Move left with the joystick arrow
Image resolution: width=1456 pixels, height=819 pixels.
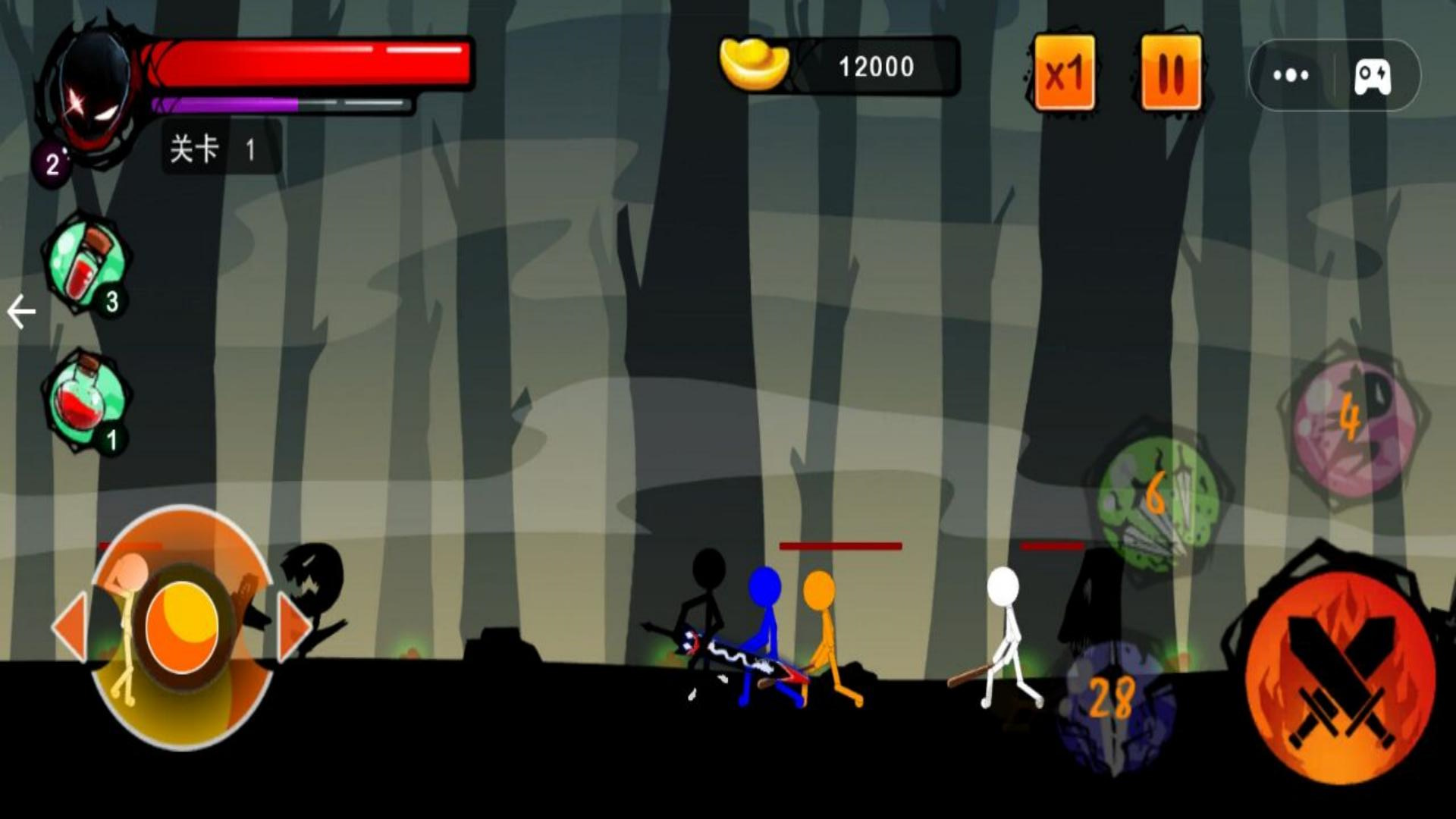tap(71, 628)
